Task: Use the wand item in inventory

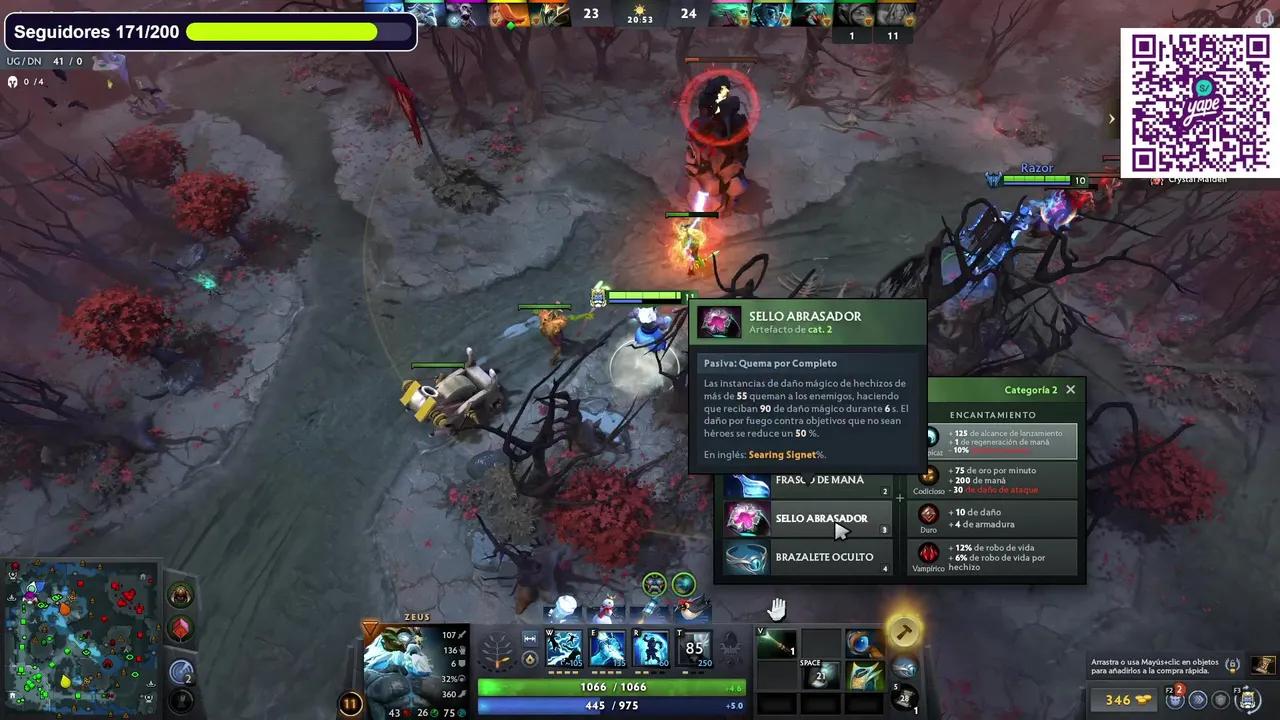Action: tap(776, 645)
